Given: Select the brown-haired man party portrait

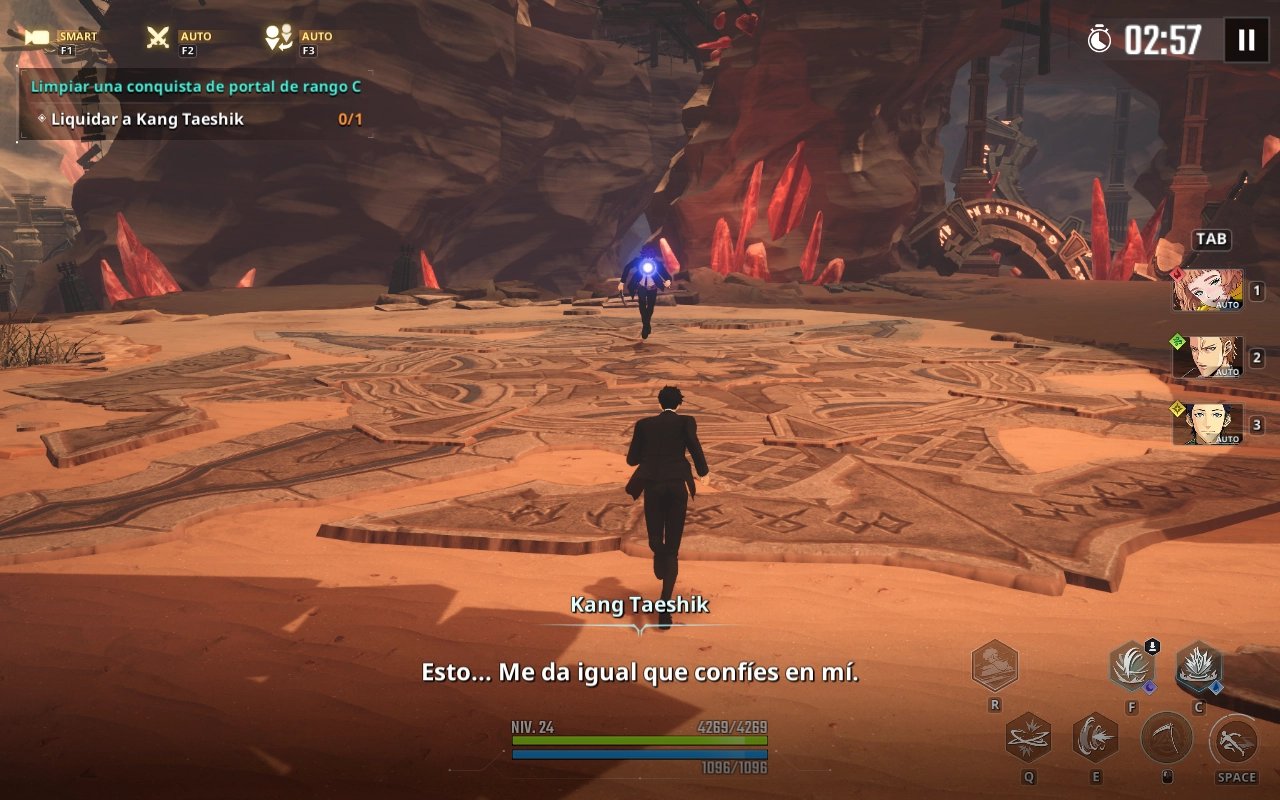Looking at the screenshot, I should [x=1207, y=357].
